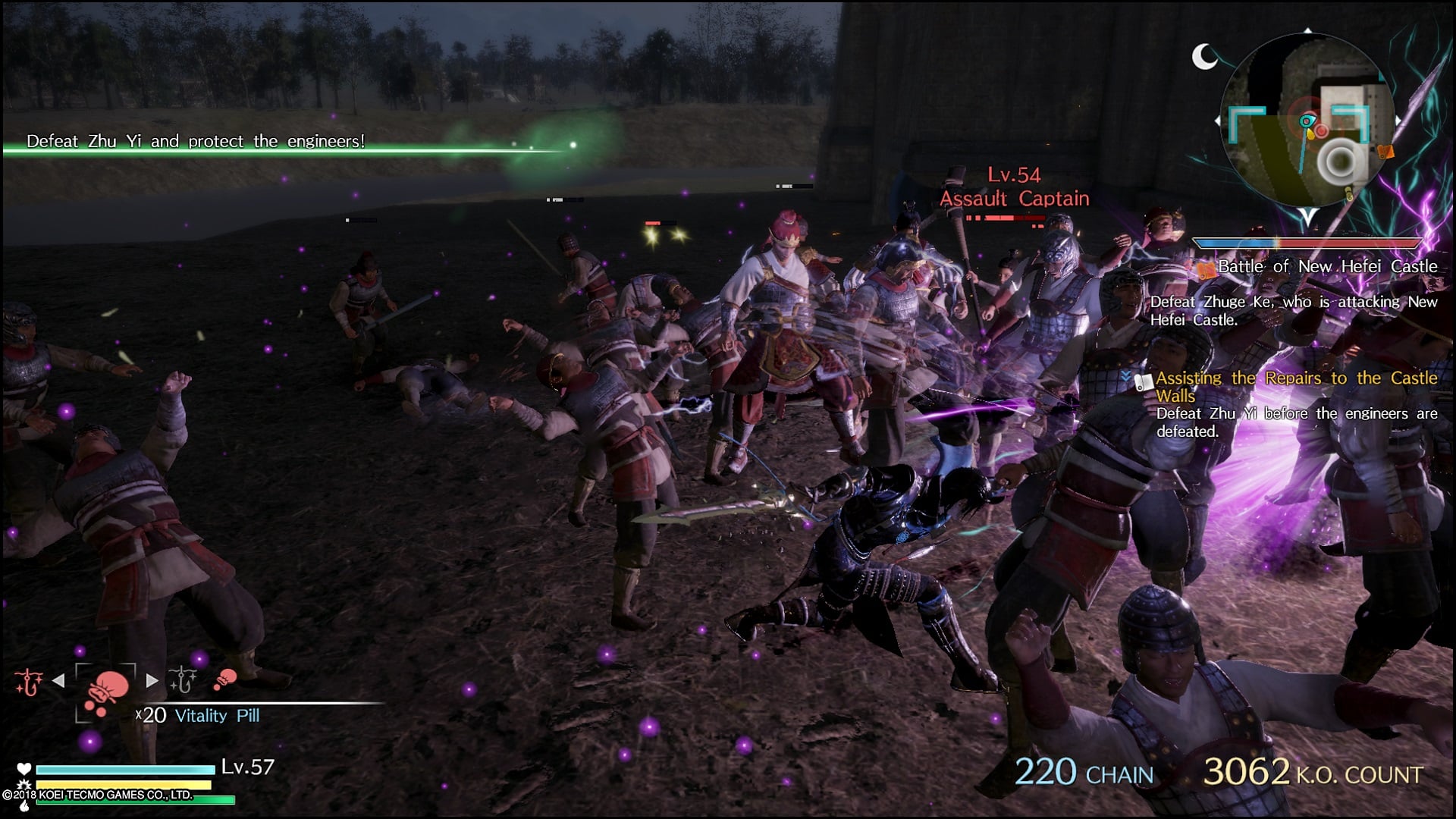Cycle items with the right arrow

[152, 681]
